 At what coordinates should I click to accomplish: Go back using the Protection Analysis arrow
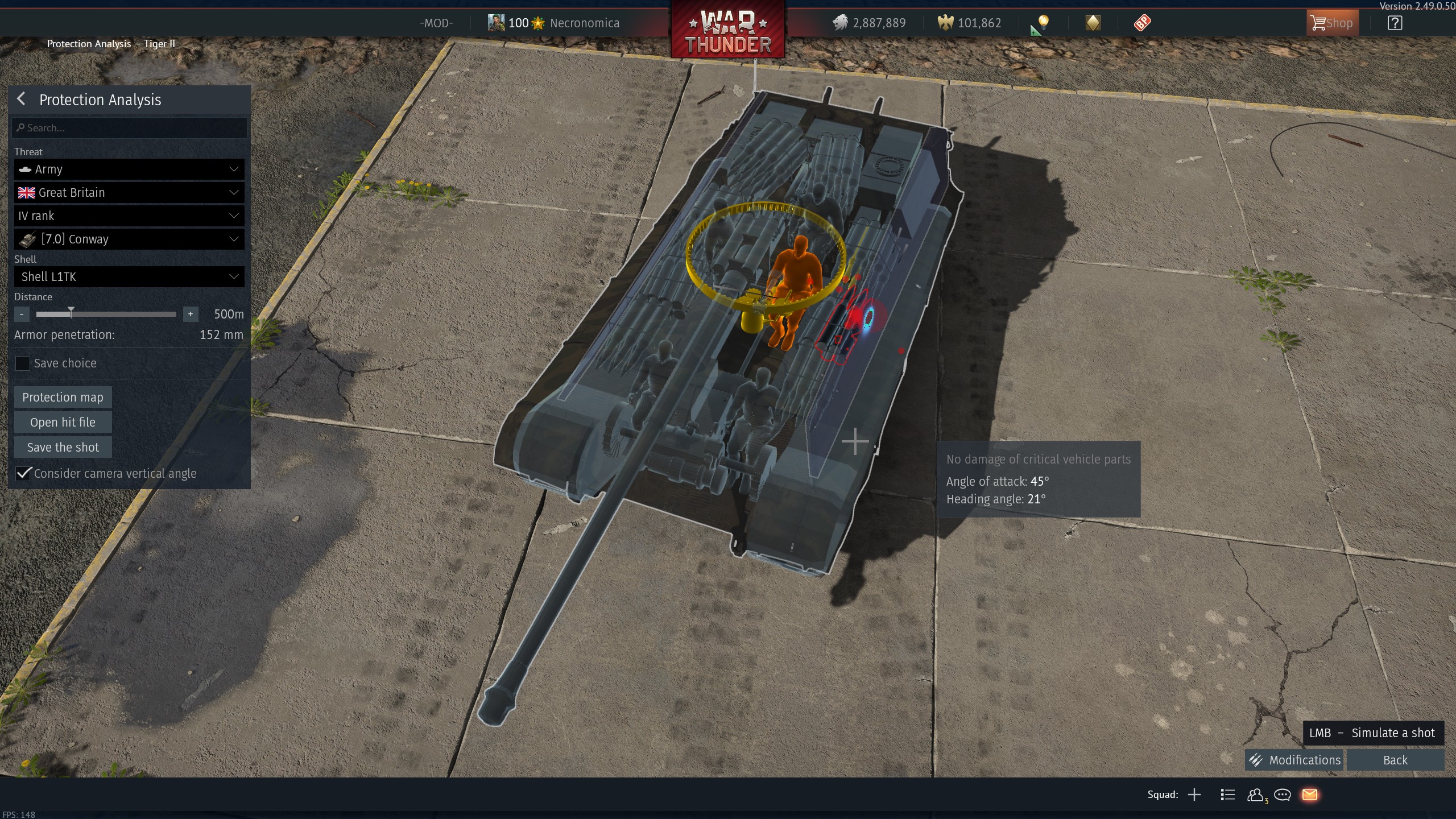pyautogui.click(x=21, y=100)
